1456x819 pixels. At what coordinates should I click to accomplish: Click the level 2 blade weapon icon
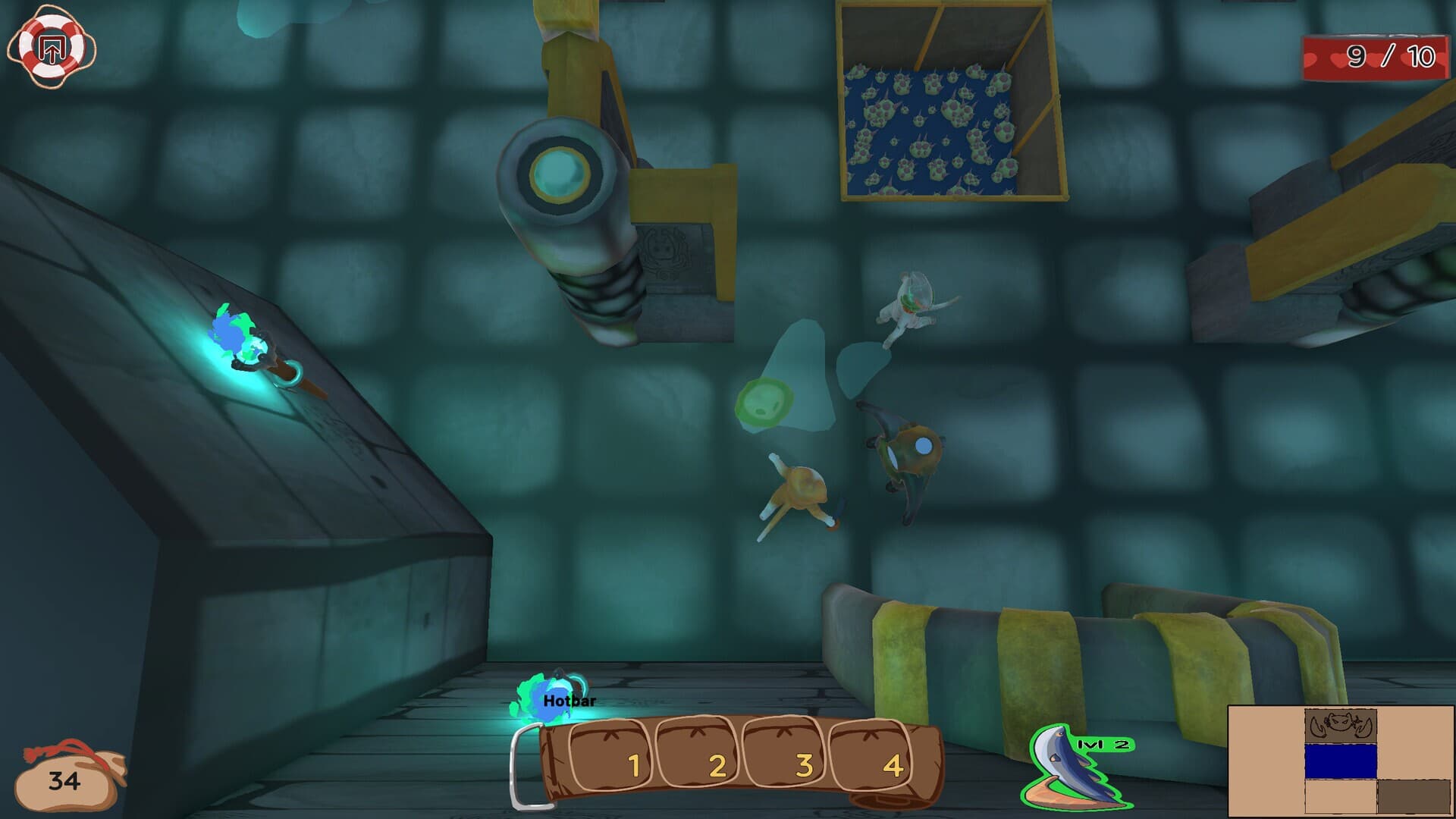click(x=1075, y=769)
